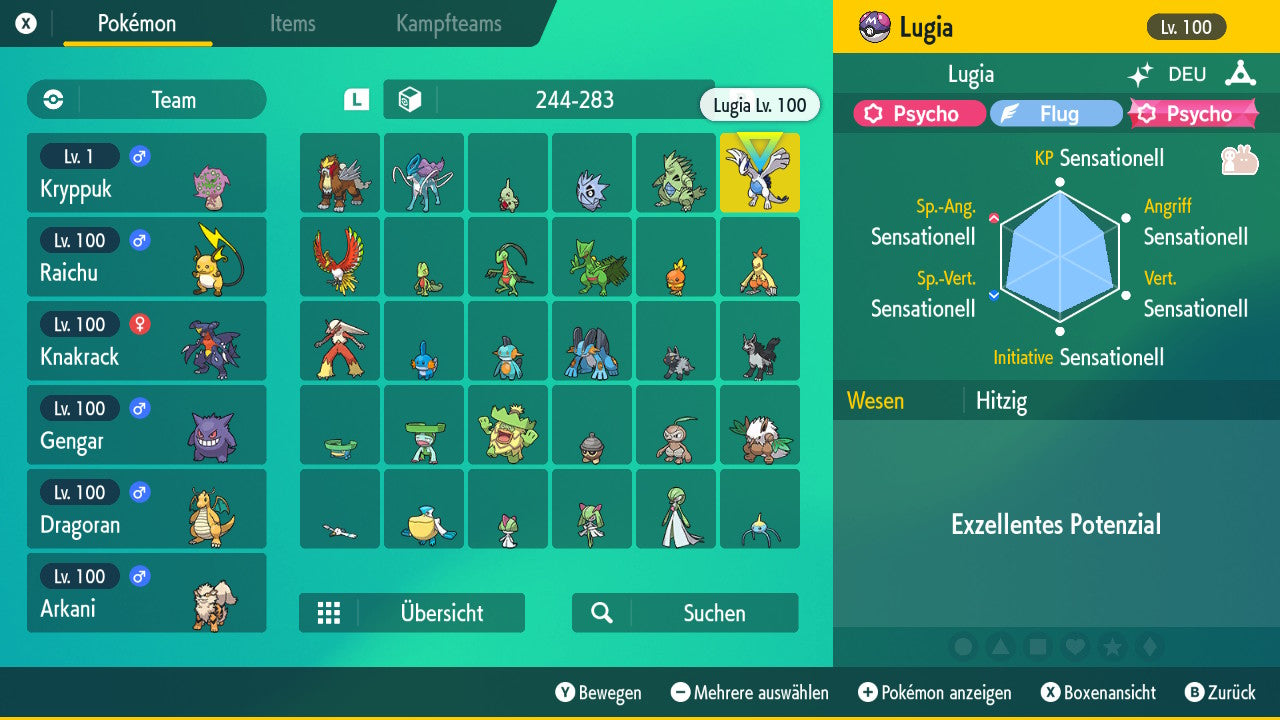
Task: Toggle the heart marking for Lugia
Action: tap(1075, 647)
